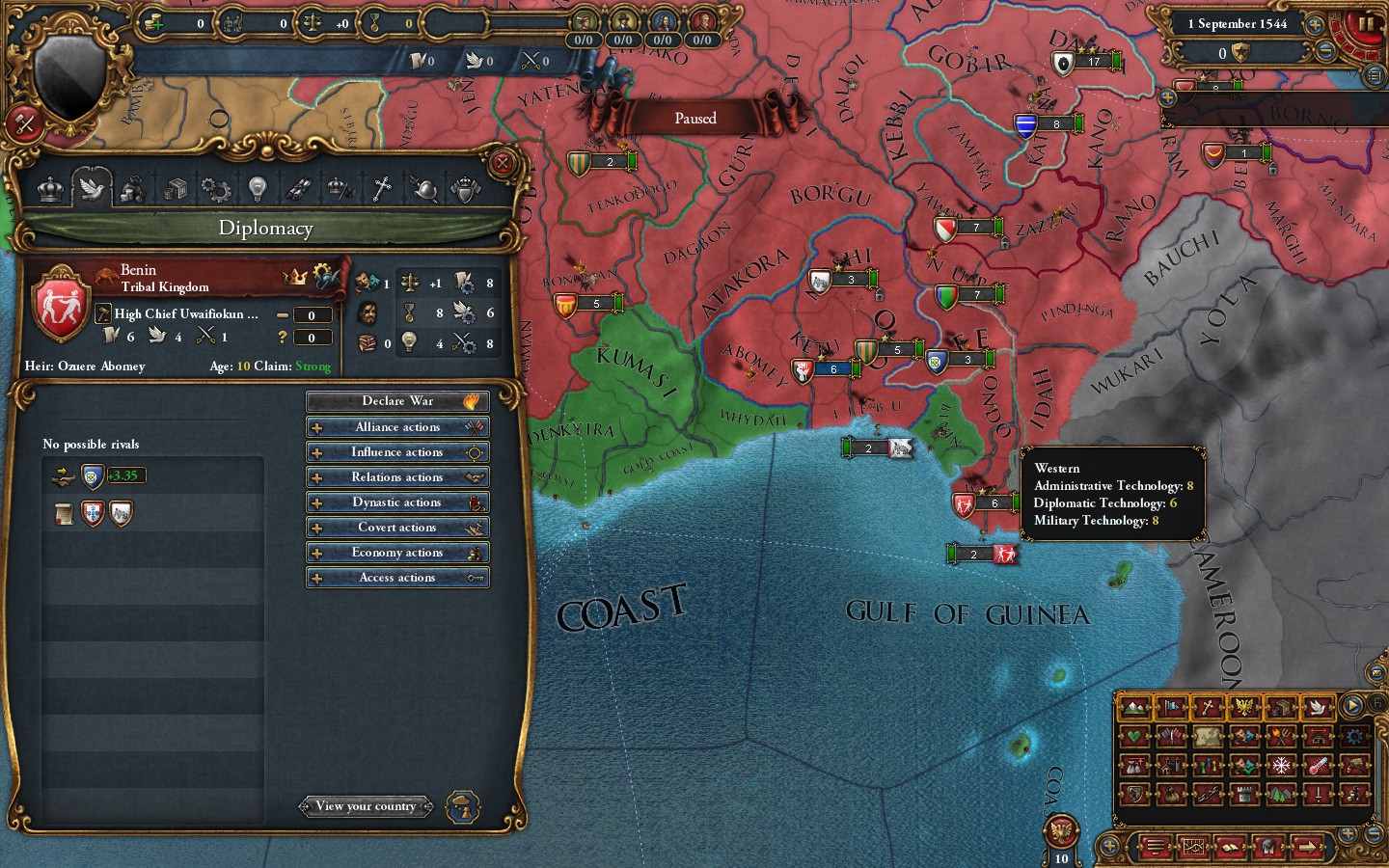Open the Court tab with crown icon
1389x868 pixels.
coord(48,188)
